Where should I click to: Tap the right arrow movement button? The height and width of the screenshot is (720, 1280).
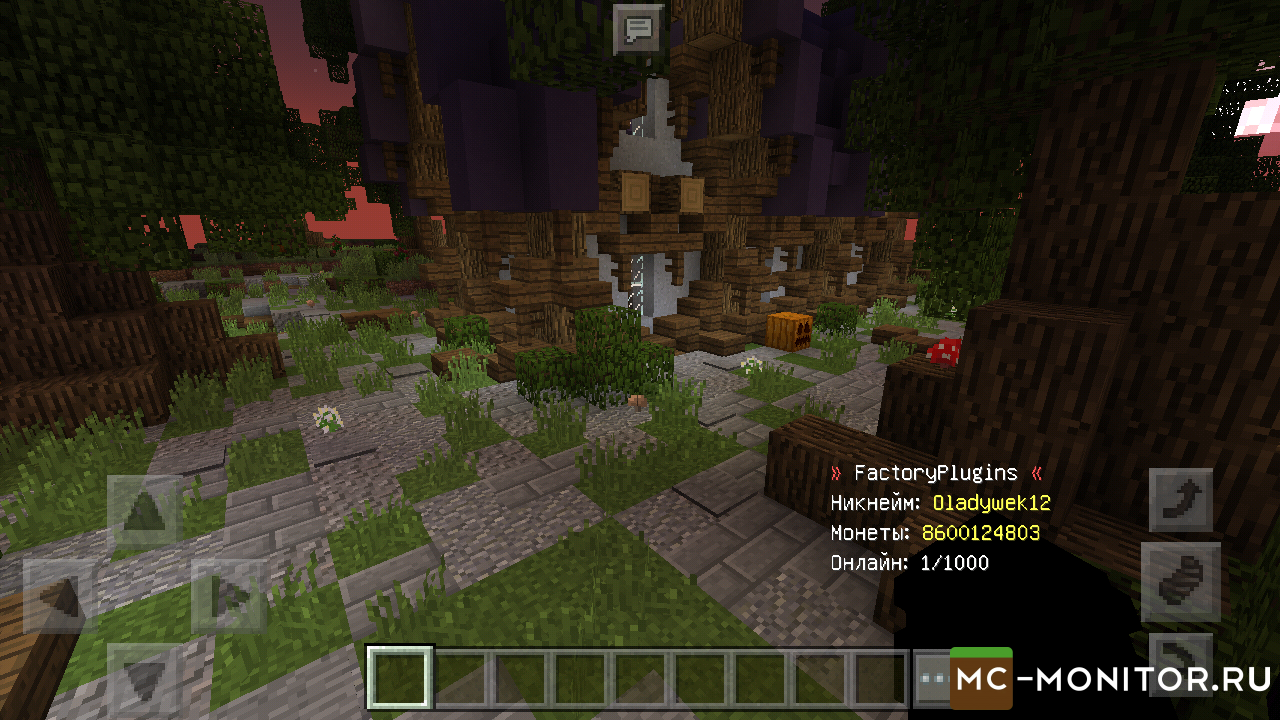tap(228, 597)
